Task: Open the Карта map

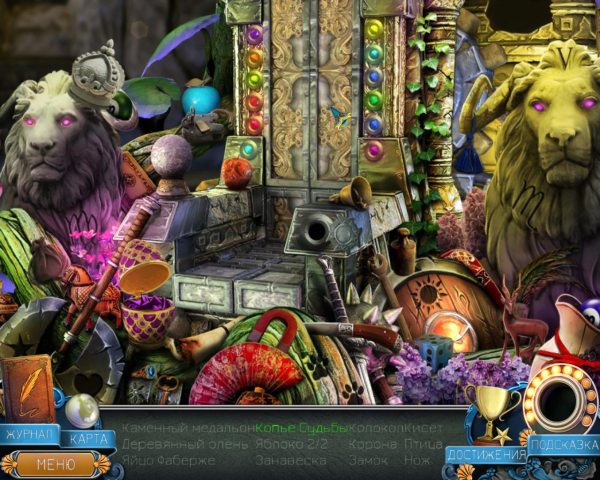Action: pos(90,438)
